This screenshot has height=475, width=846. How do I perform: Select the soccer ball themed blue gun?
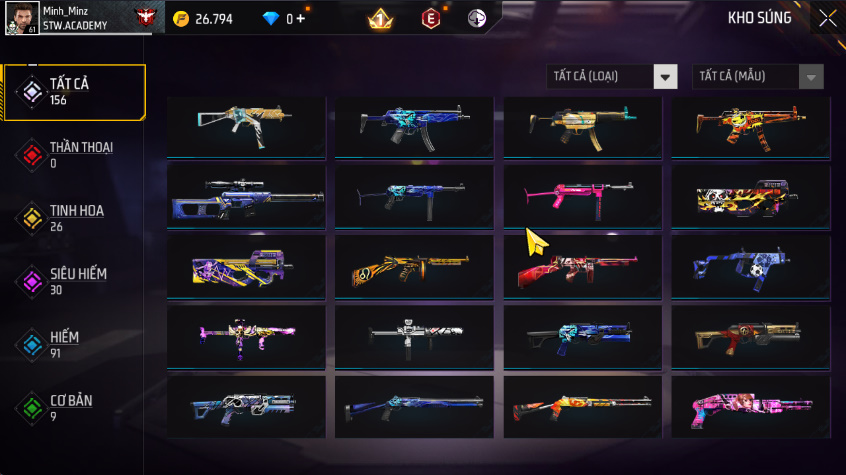point(750,266)
